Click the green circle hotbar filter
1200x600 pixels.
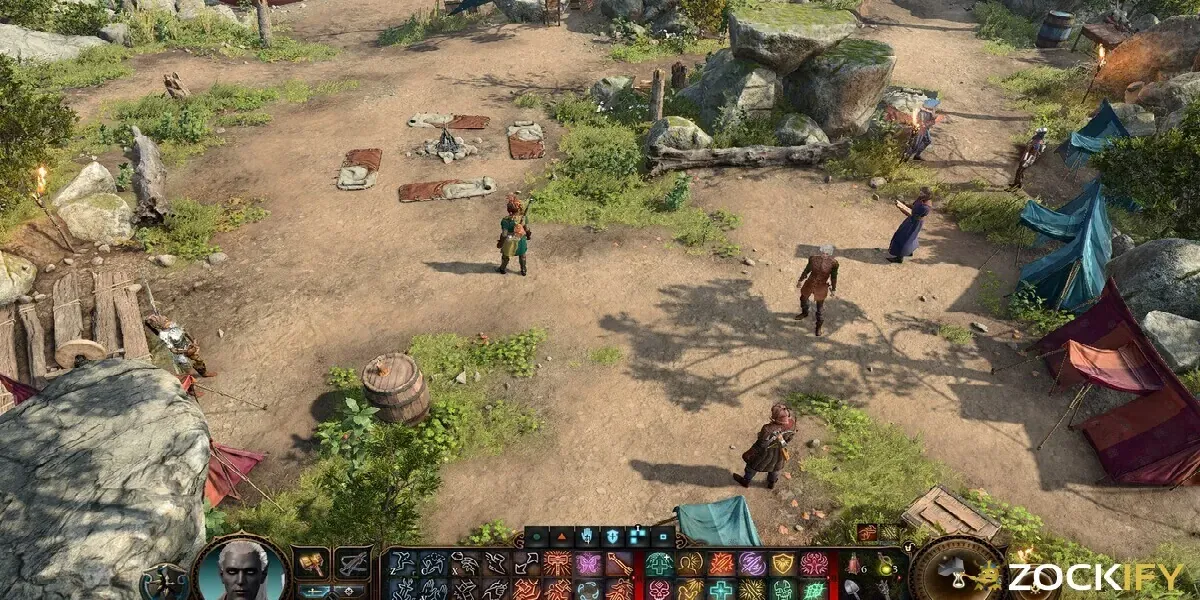(536, 537)
